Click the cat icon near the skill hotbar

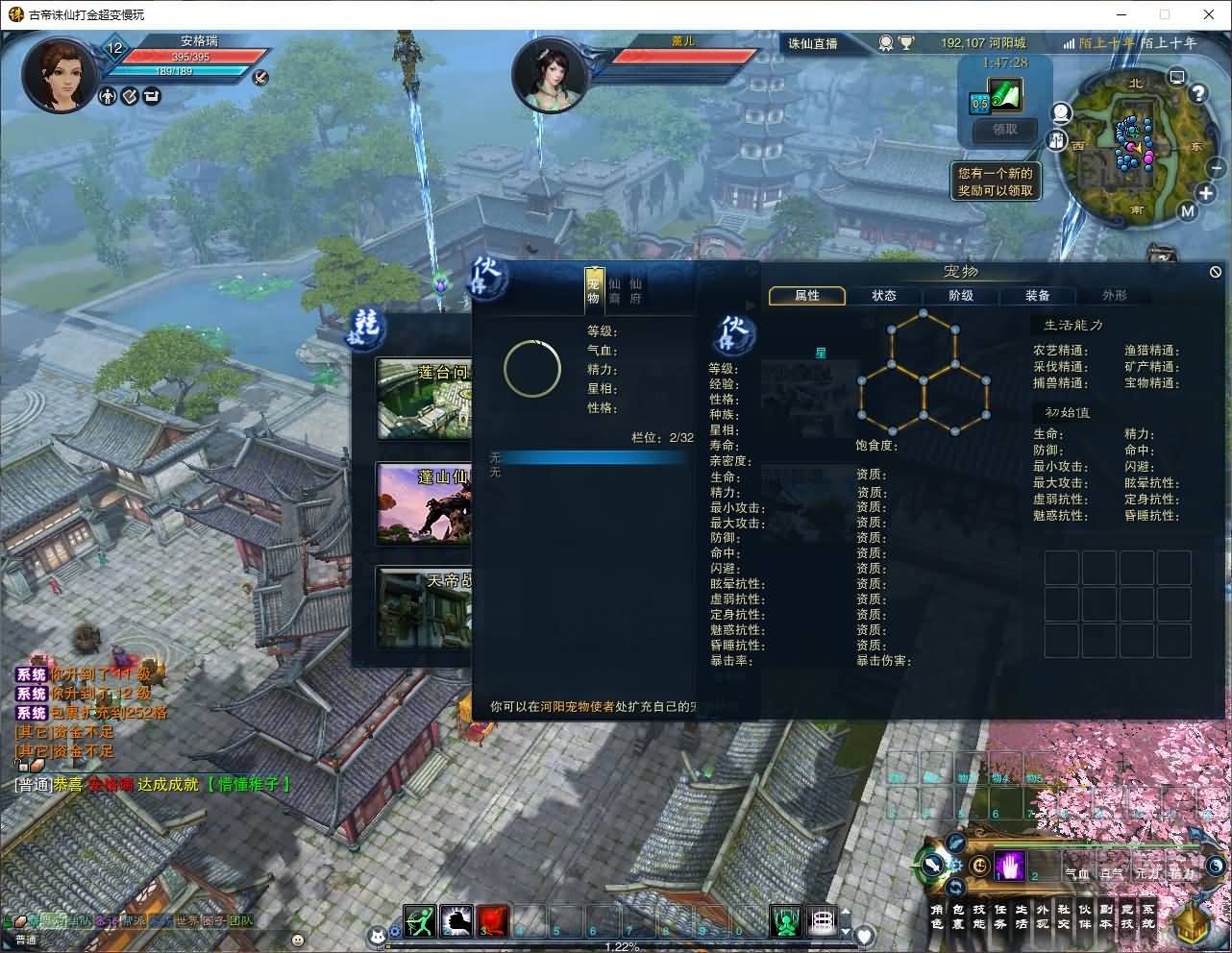click(378, 935)
